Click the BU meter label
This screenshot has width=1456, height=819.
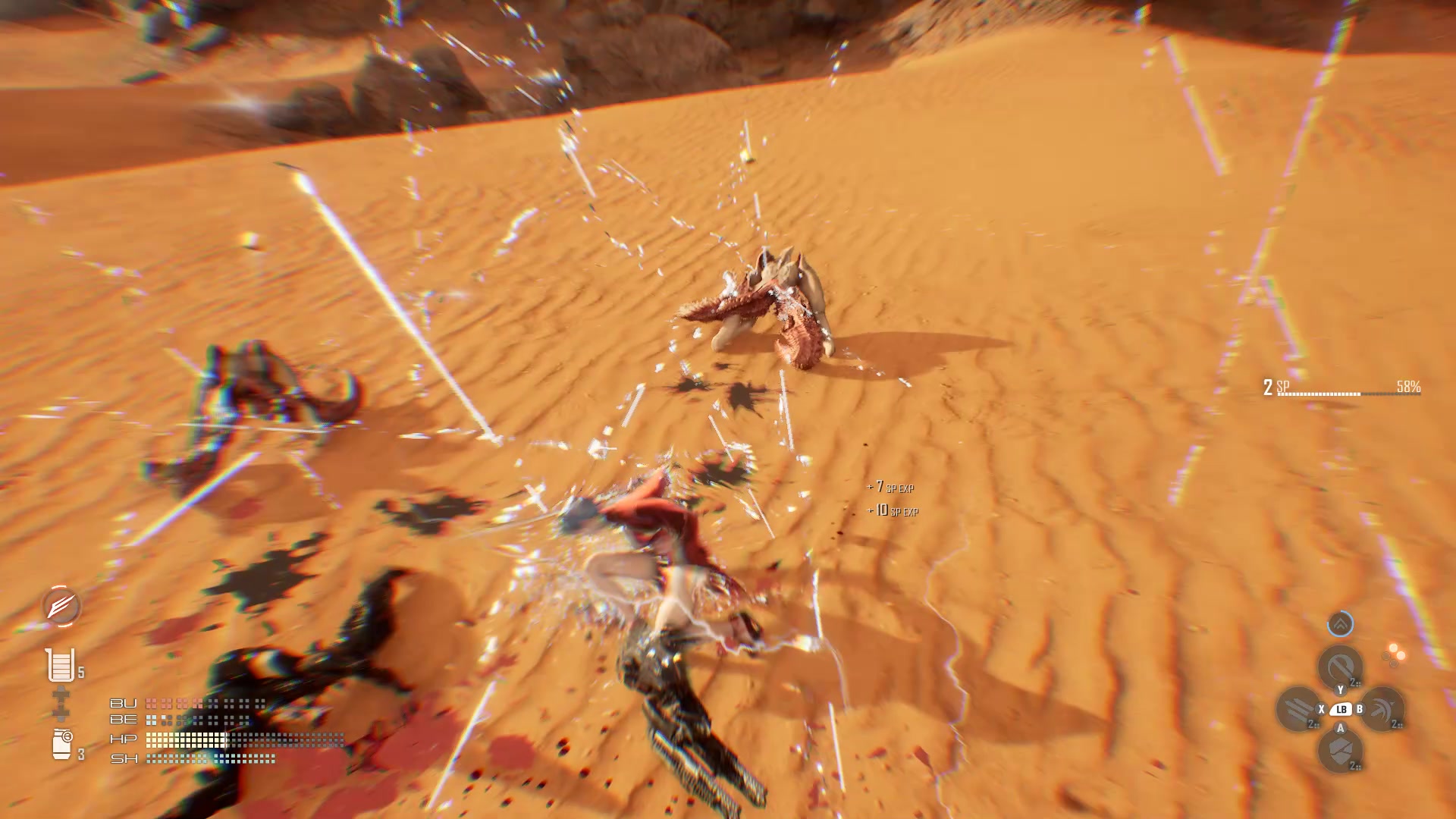(124, 704)
